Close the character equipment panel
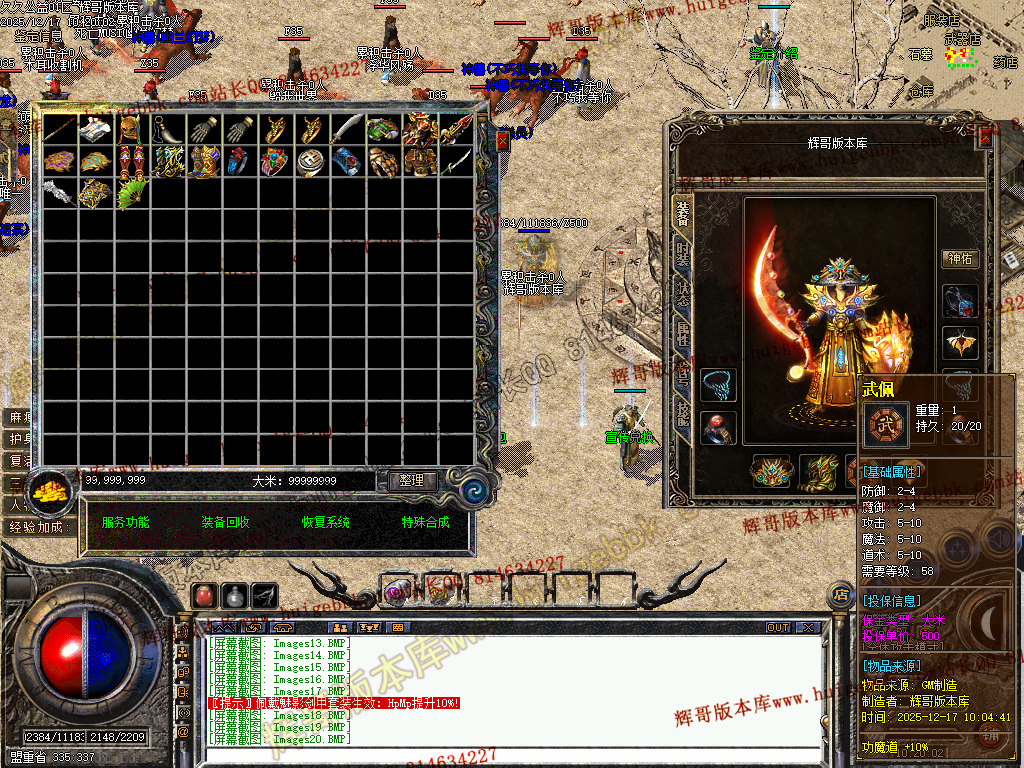 (x=985, y=138)
